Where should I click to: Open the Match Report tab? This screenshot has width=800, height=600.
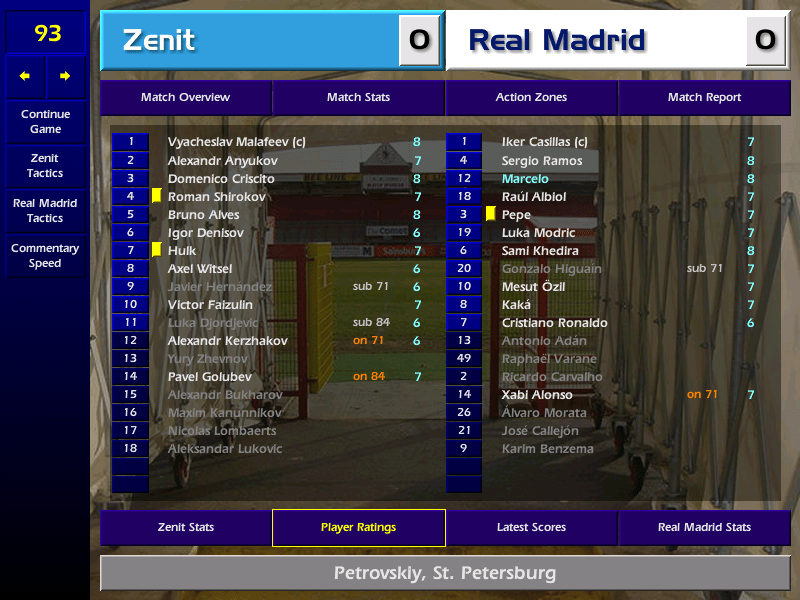pos(704,98)
